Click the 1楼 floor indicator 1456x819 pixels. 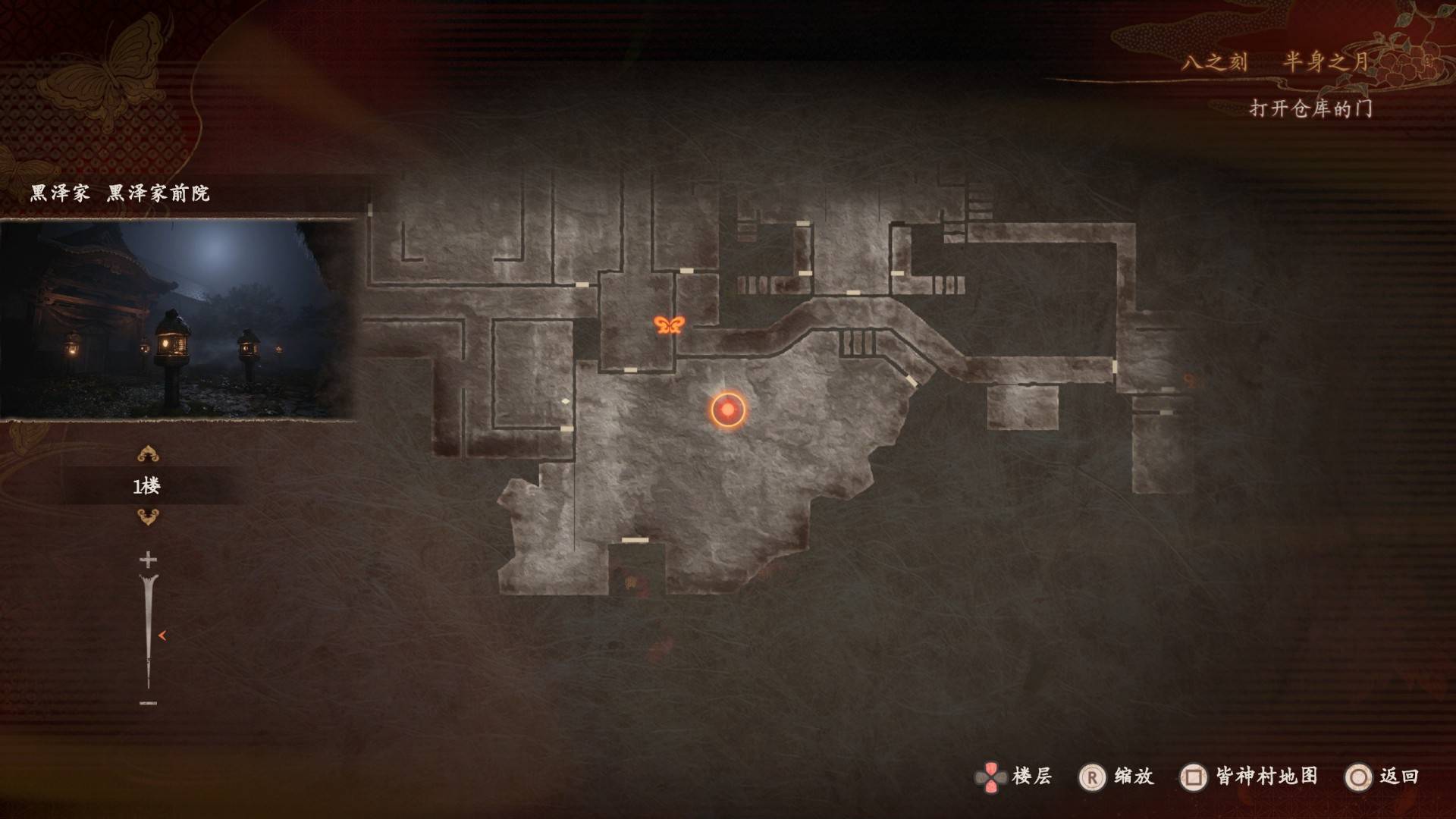[147, 486]
